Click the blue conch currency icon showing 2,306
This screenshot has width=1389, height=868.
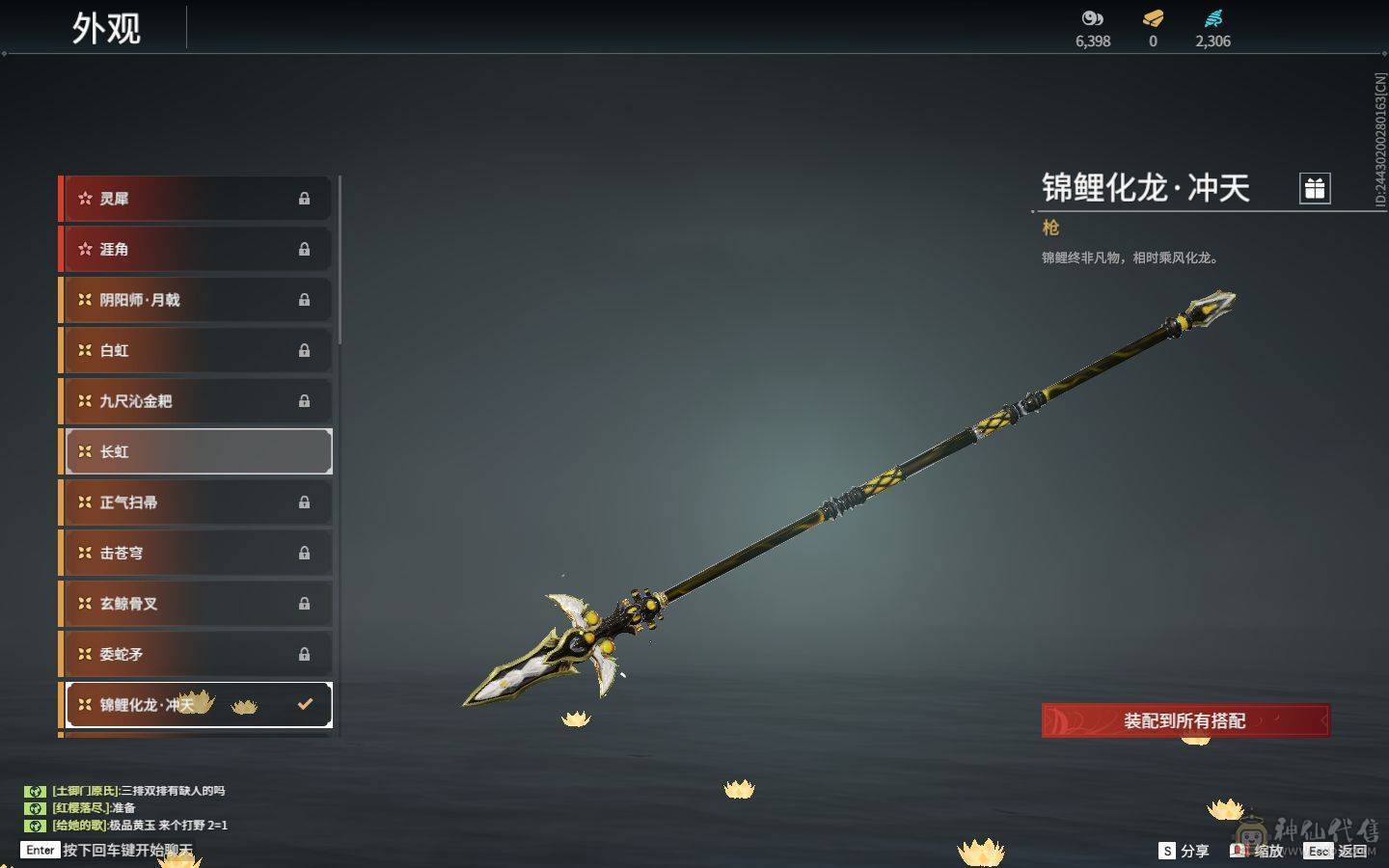[x=1213, y=18]
